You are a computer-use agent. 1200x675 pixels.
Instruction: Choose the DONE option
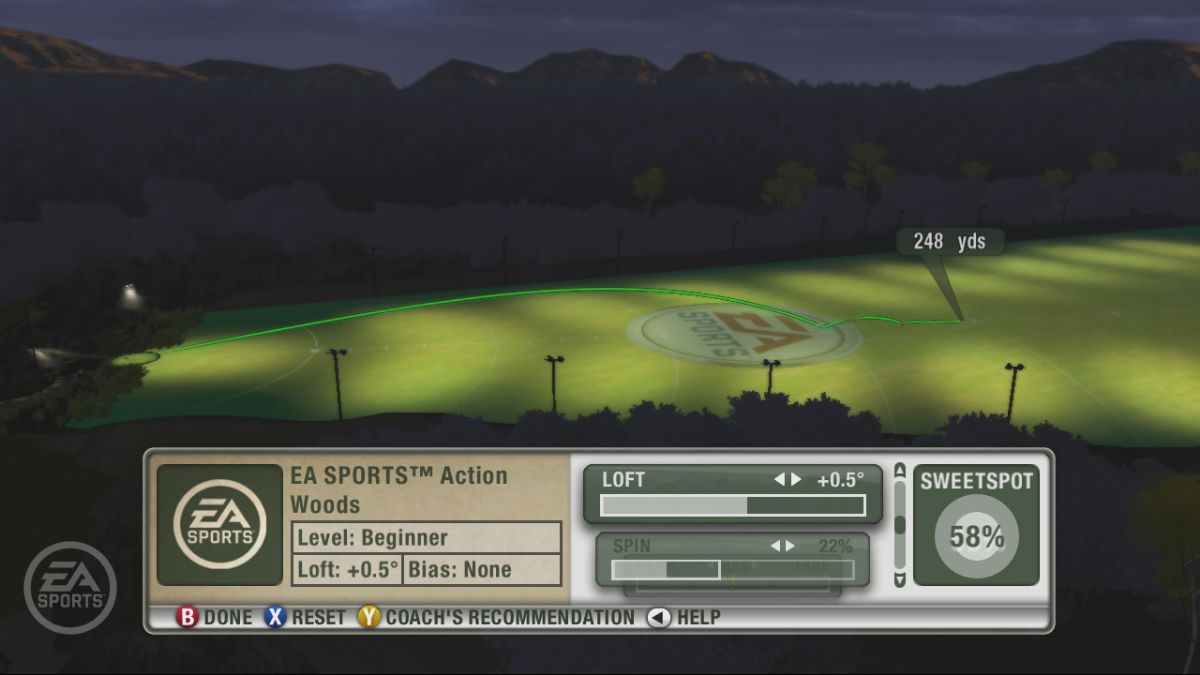click(214, 617)
